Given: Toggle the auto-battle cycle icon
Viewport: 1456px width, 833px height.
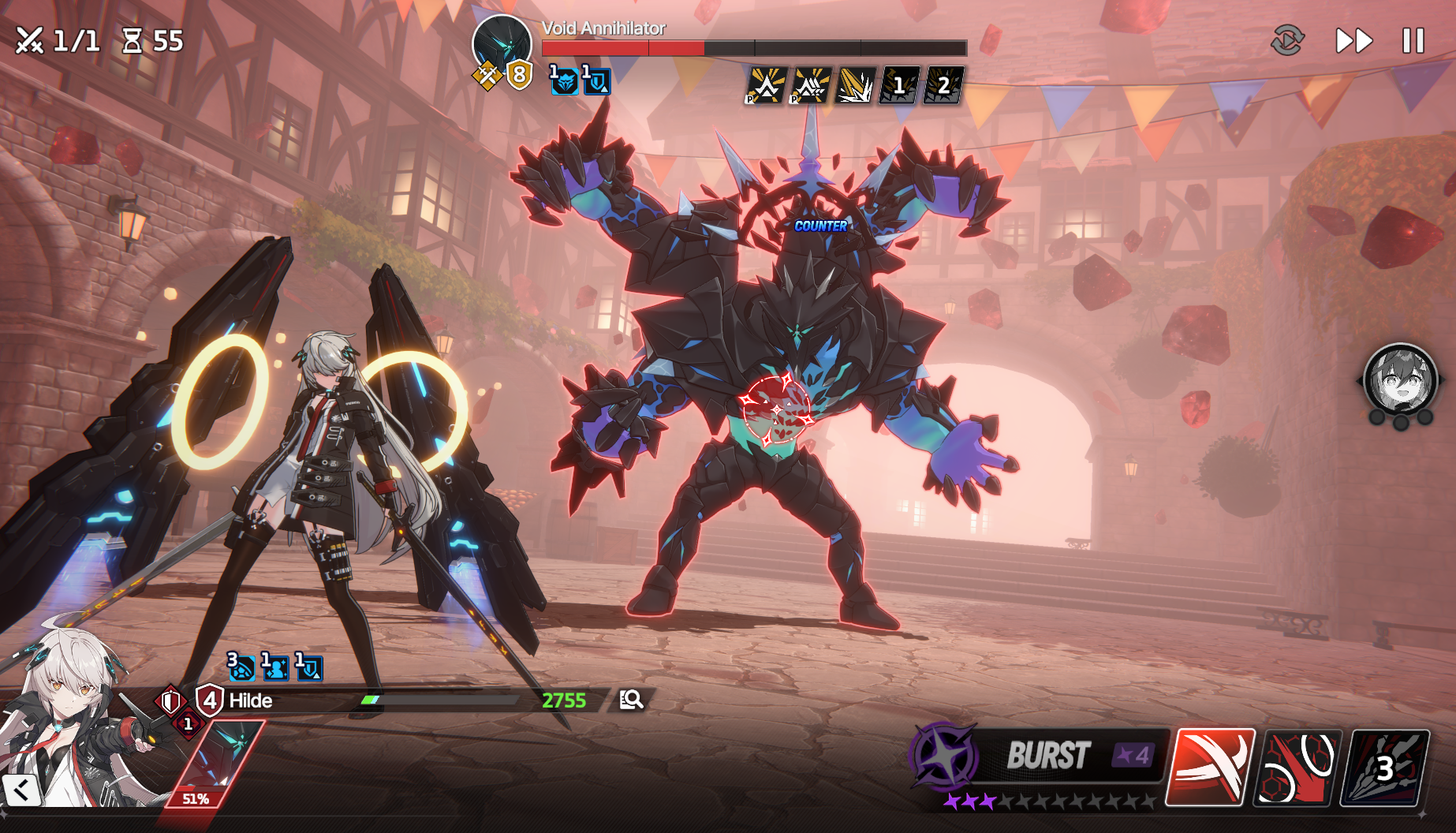Looking at the screenshot, I should pyautogui.click(x=1287, y=40).
